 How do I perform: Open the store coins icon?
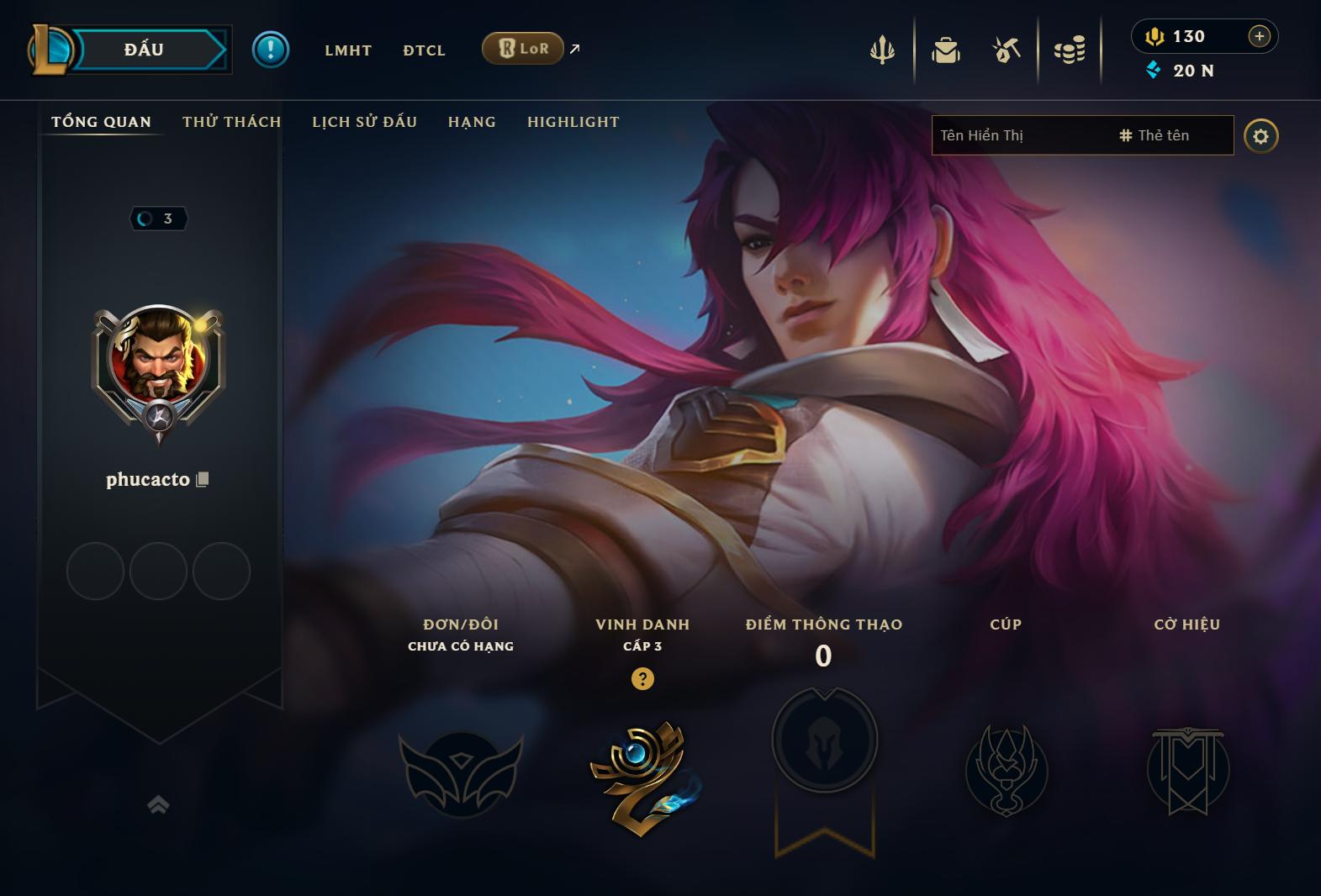pyautogui.click(x=1070, y=50)
